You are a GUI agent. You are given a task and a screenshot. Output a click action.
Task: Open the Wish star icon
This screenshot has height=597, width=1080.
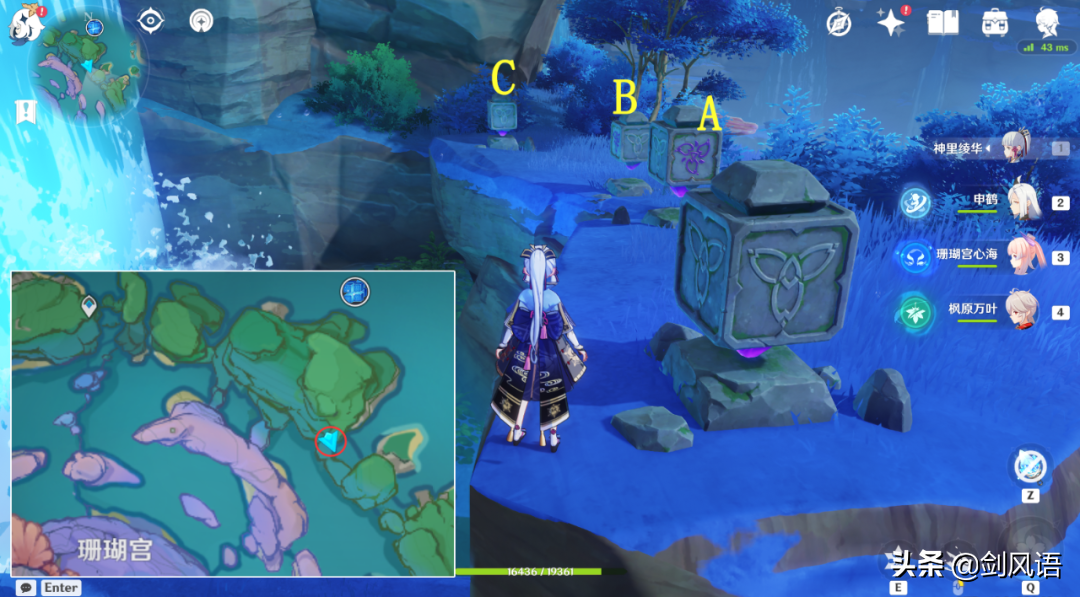tap(890, 22)
